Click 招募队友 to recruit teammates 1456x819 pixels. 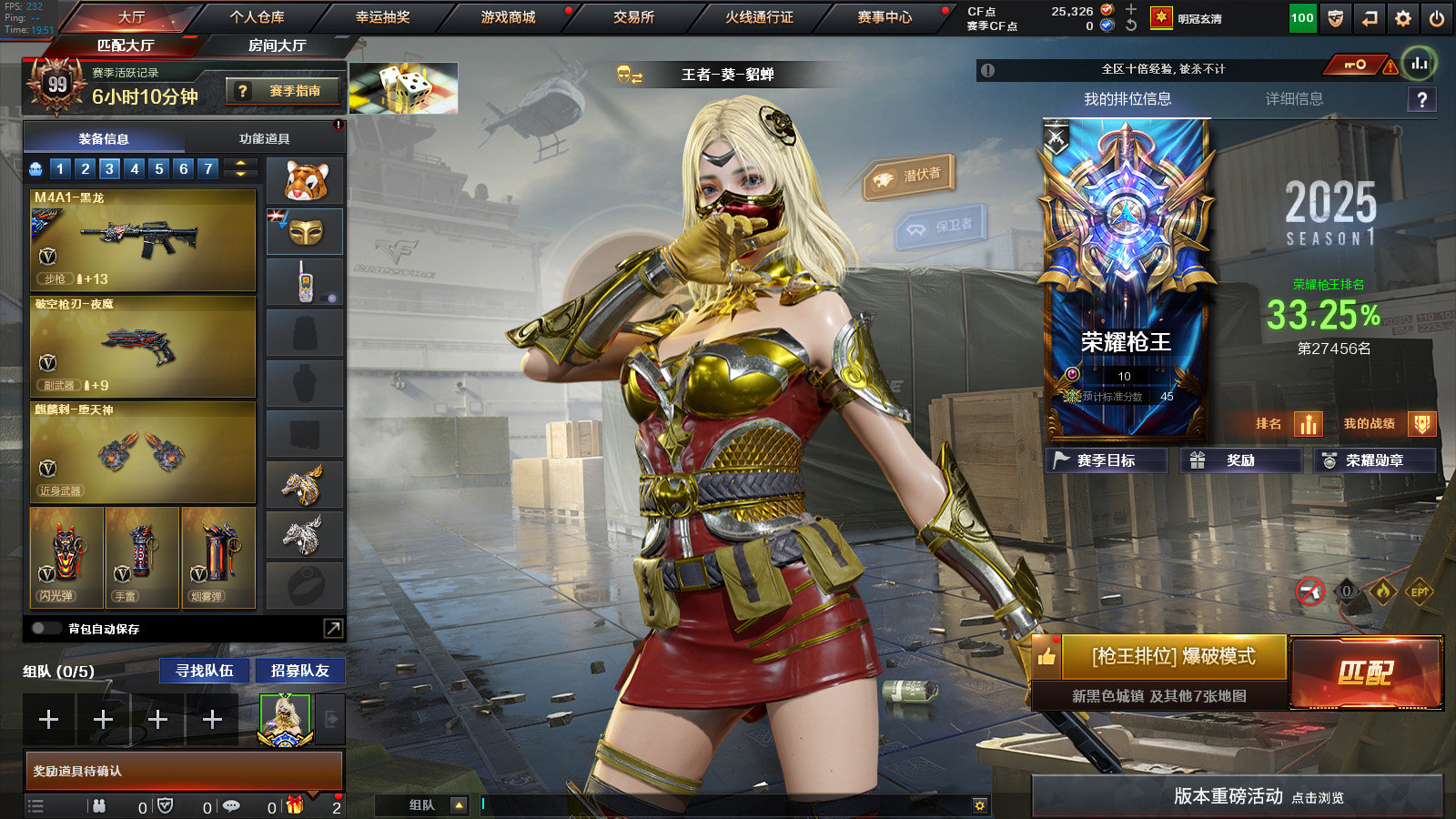299,671
